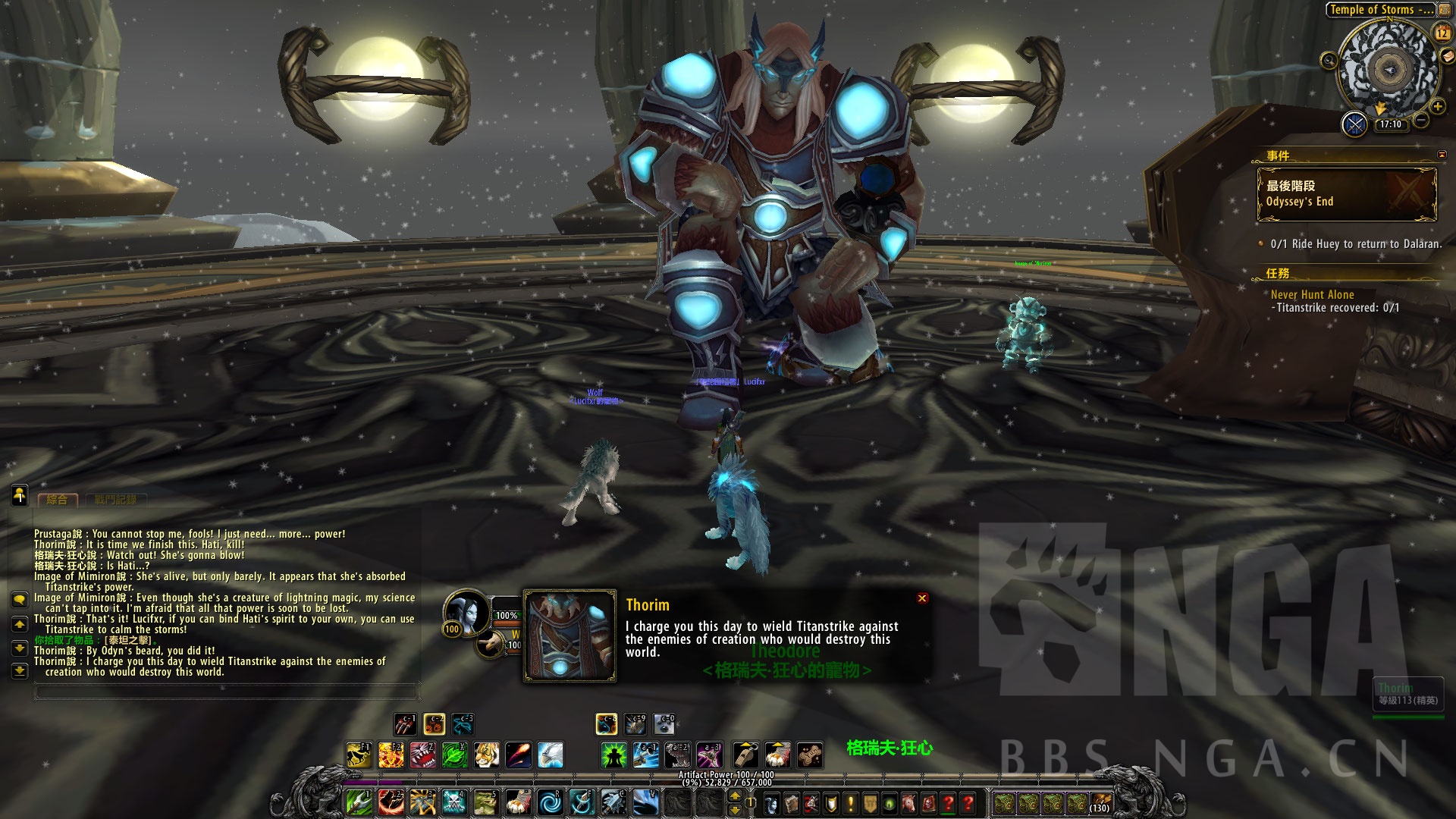Open the chat speech bubble menu
The width and height of the screenshot is (1456, 819).
pyautogui.click(x=20, y=599)
